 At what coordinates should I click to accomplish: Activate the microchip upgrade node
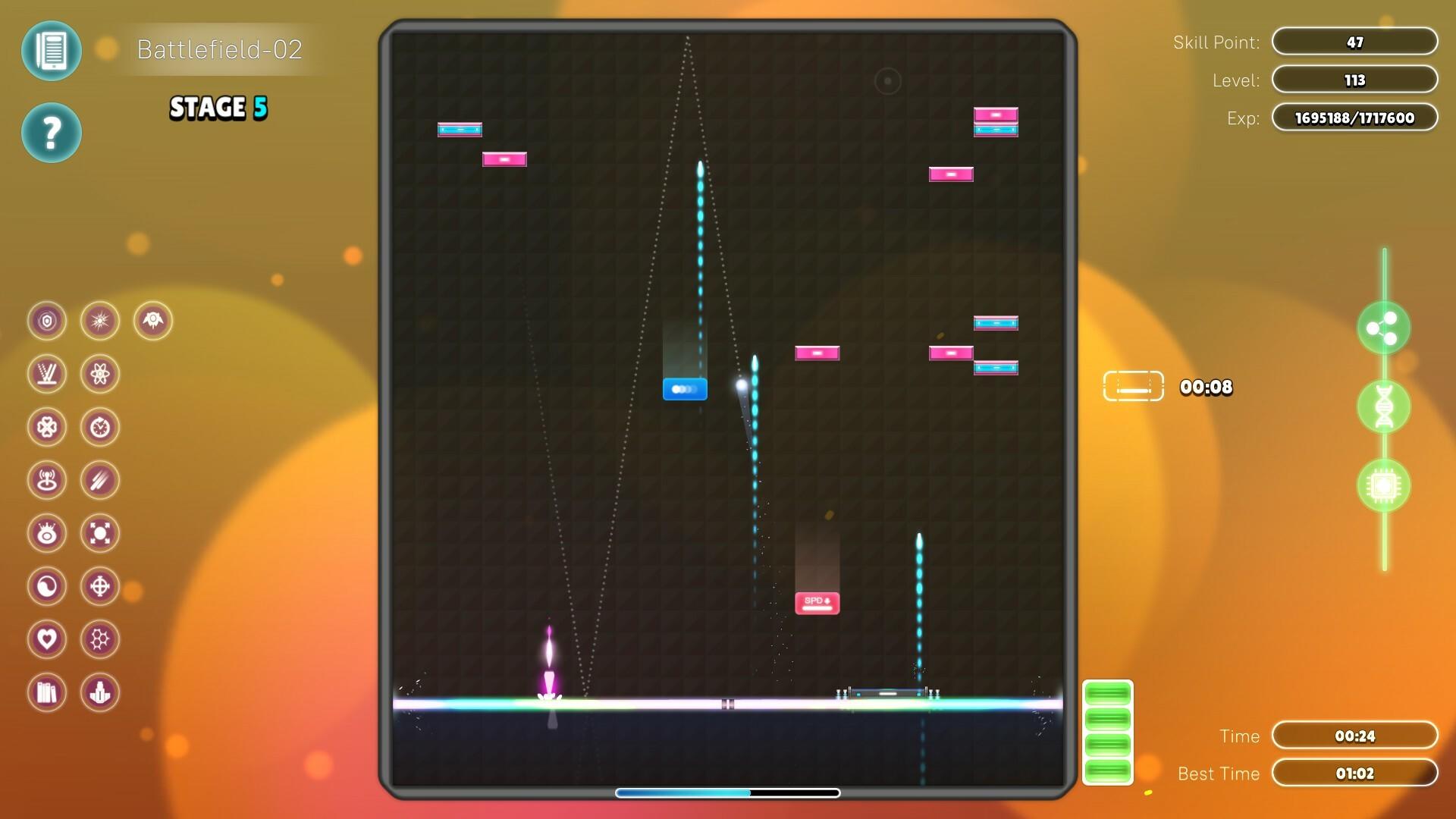click(x=1384, y=485)
